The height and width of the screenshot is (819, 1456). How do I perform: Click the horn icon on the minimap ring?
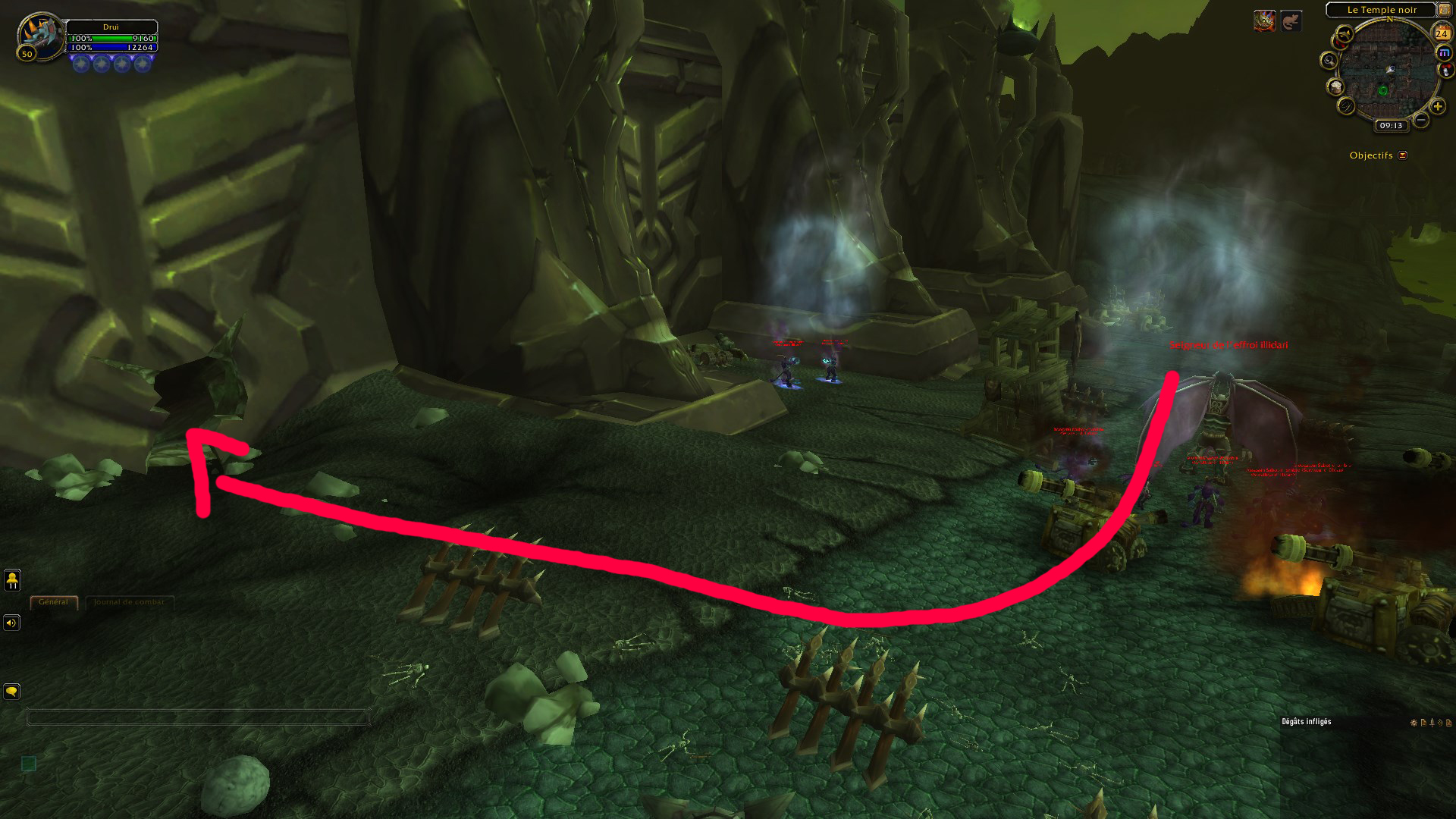tap(1343, 35)
